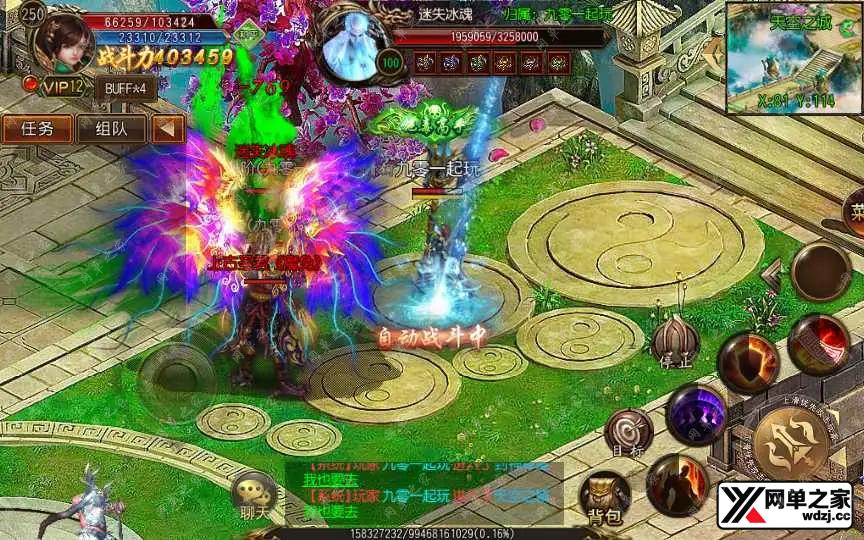Image resolution: width=864 pixels, height=540 pixels.
Task: Activate the flaming warrior silhouette skill
Action: [x=677, y=483]
